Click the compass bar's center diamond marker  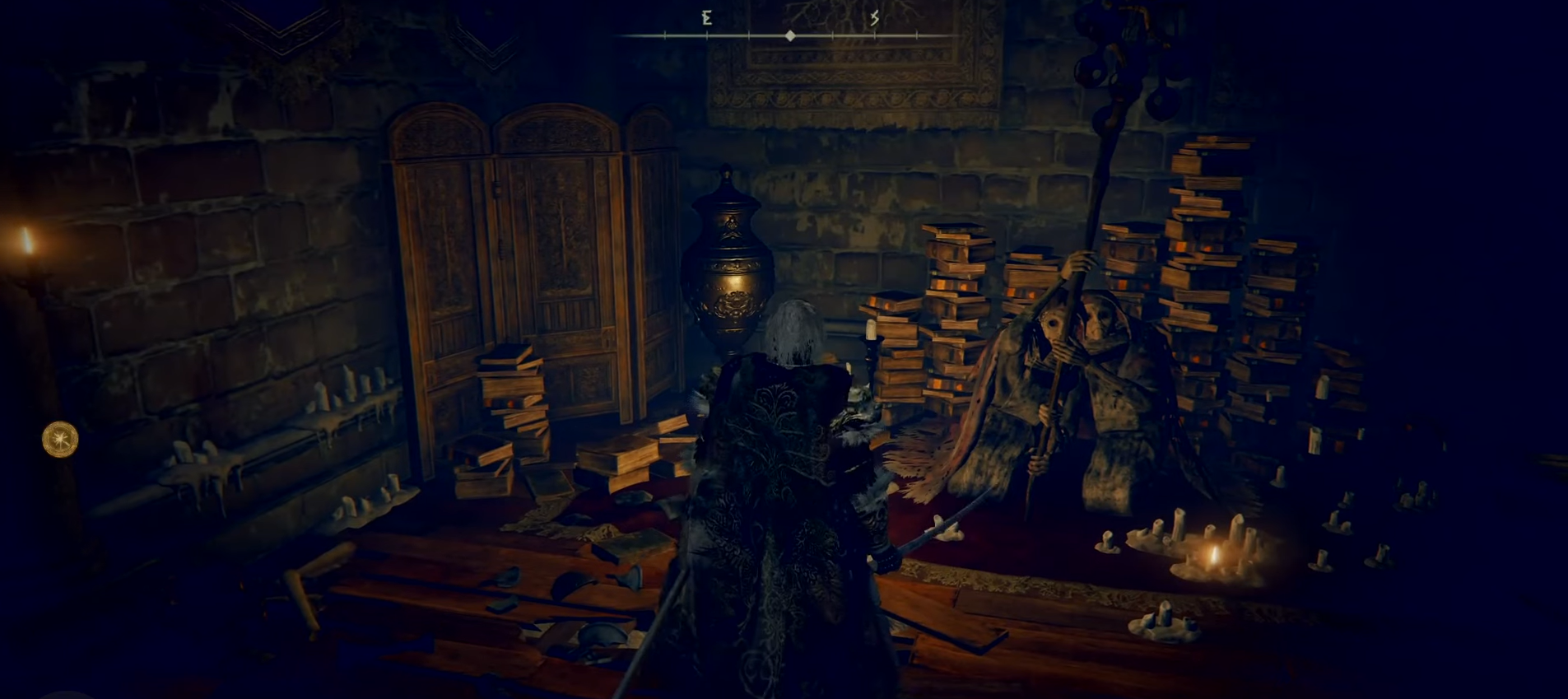pos(790,36)
